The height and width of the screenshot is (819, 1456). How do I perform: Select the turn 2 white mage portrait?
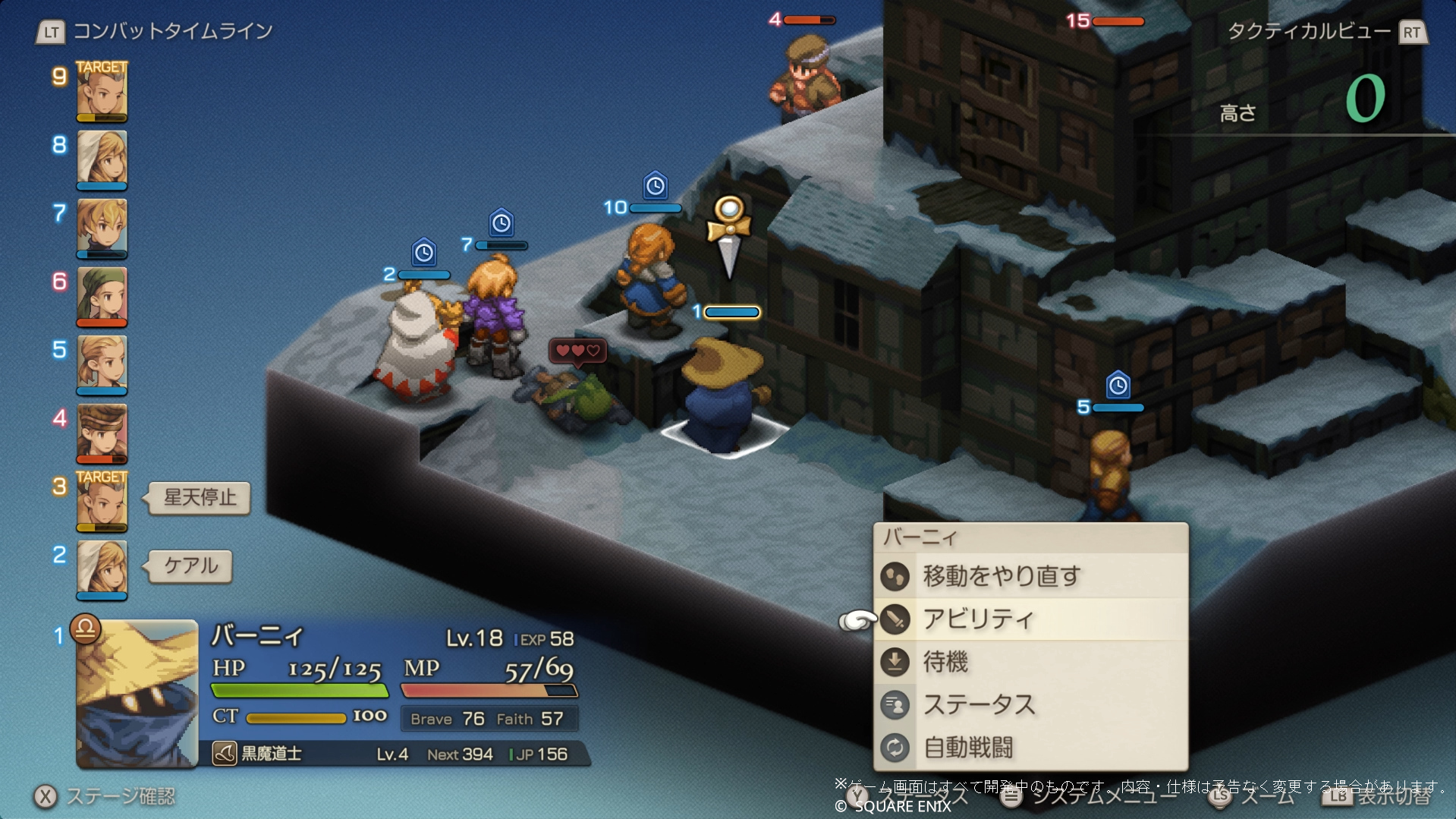[102, 569]
